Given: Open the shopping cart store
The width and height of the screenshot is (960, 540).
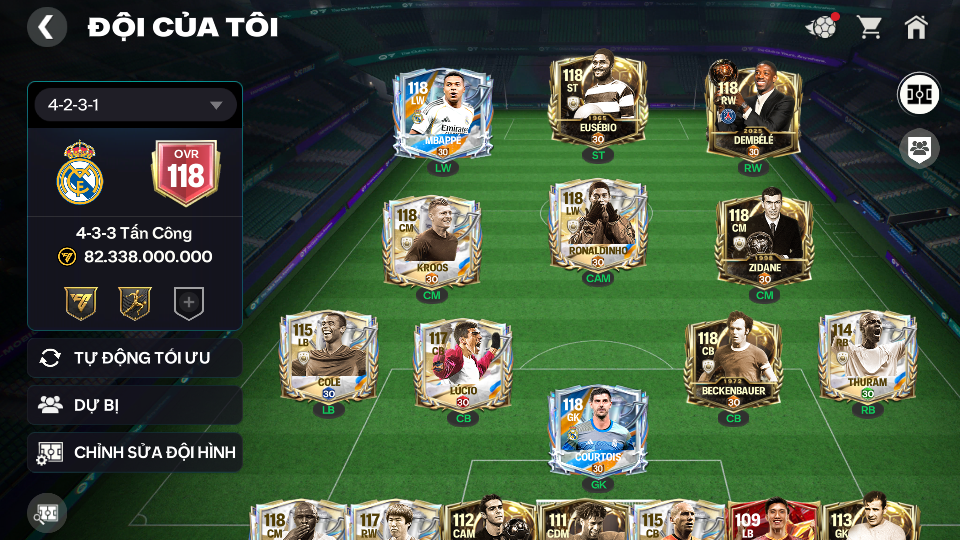Looking at the screenshot, I should (x=869, y=27).
